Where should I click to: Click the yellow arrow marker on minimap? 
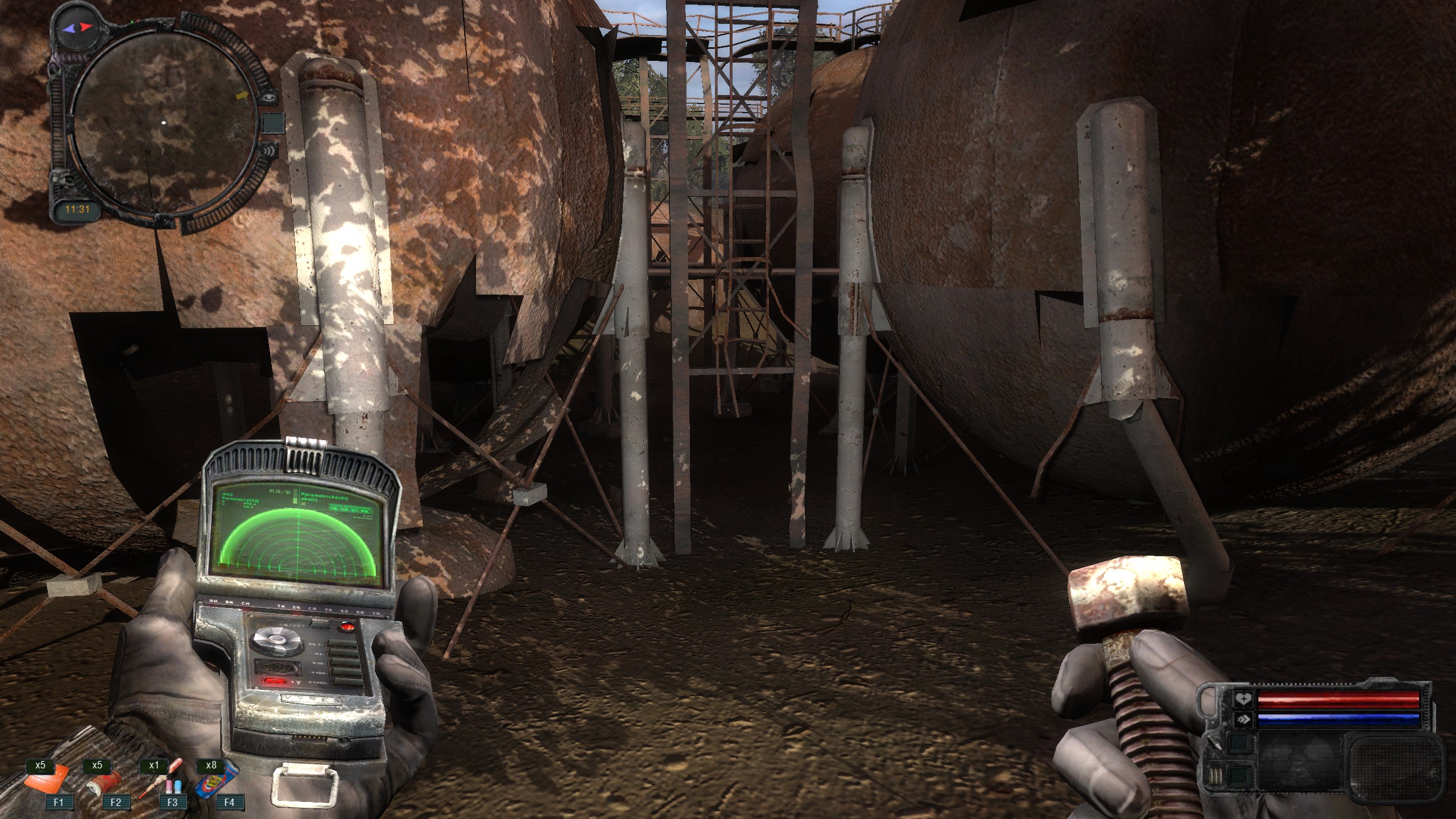(x=242, y=96)
